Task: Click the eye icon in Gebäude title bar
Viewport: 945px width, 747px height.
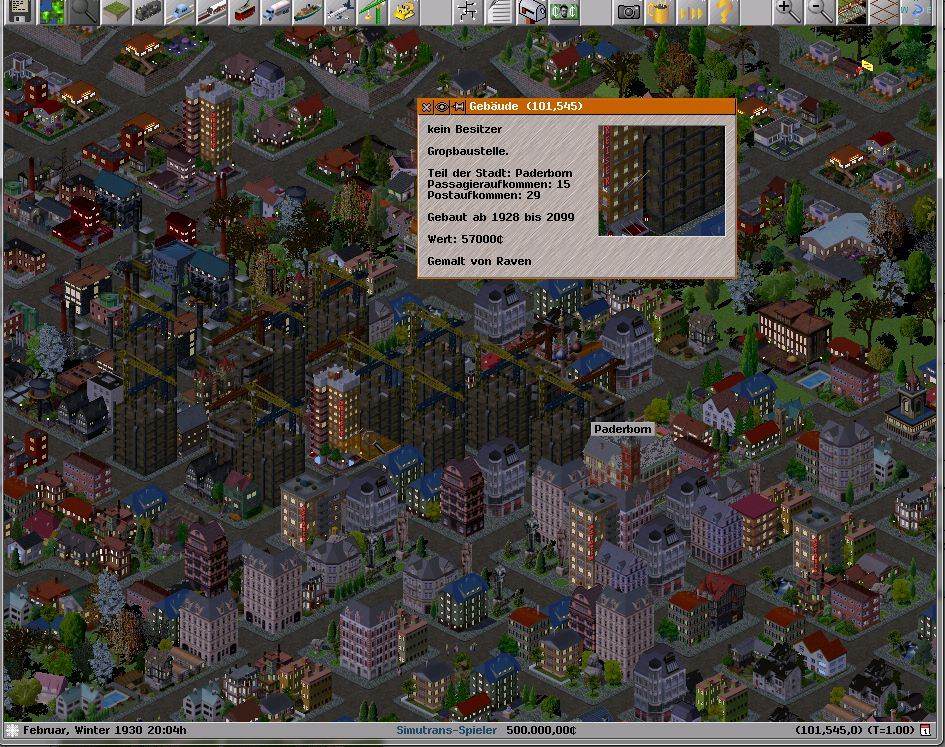Action: point(442,106)
